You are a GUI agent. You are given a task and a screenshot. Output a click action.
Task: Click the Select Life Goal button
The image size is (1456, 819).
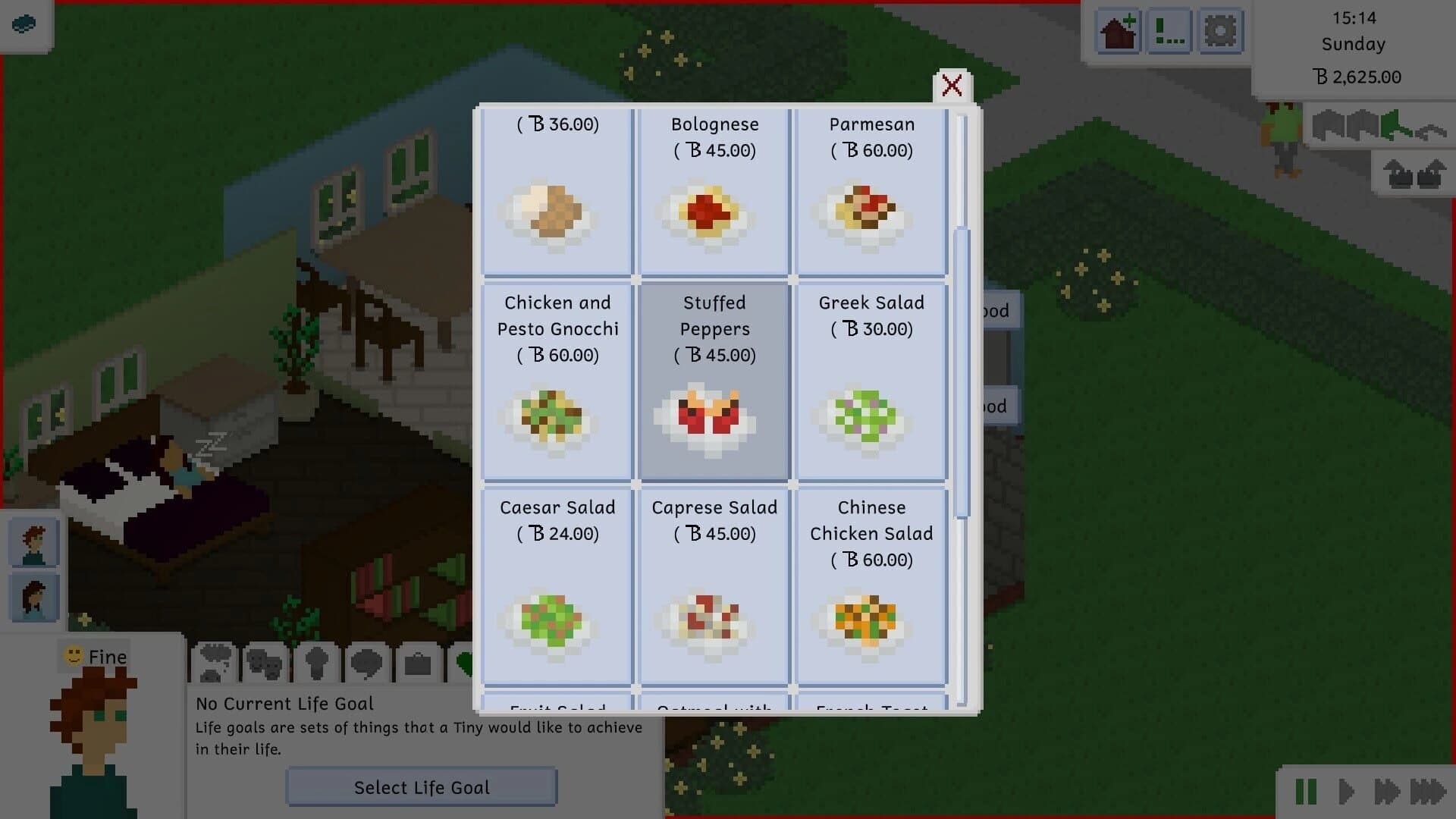pos(422,787)
